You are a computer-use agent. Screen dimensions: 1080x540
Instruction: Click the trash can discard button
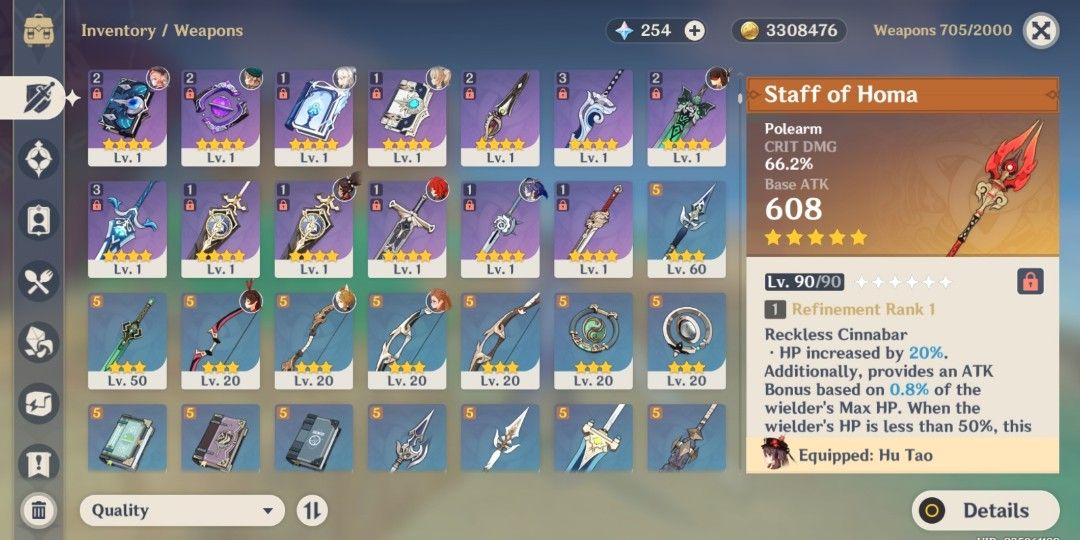click(39, 510)
